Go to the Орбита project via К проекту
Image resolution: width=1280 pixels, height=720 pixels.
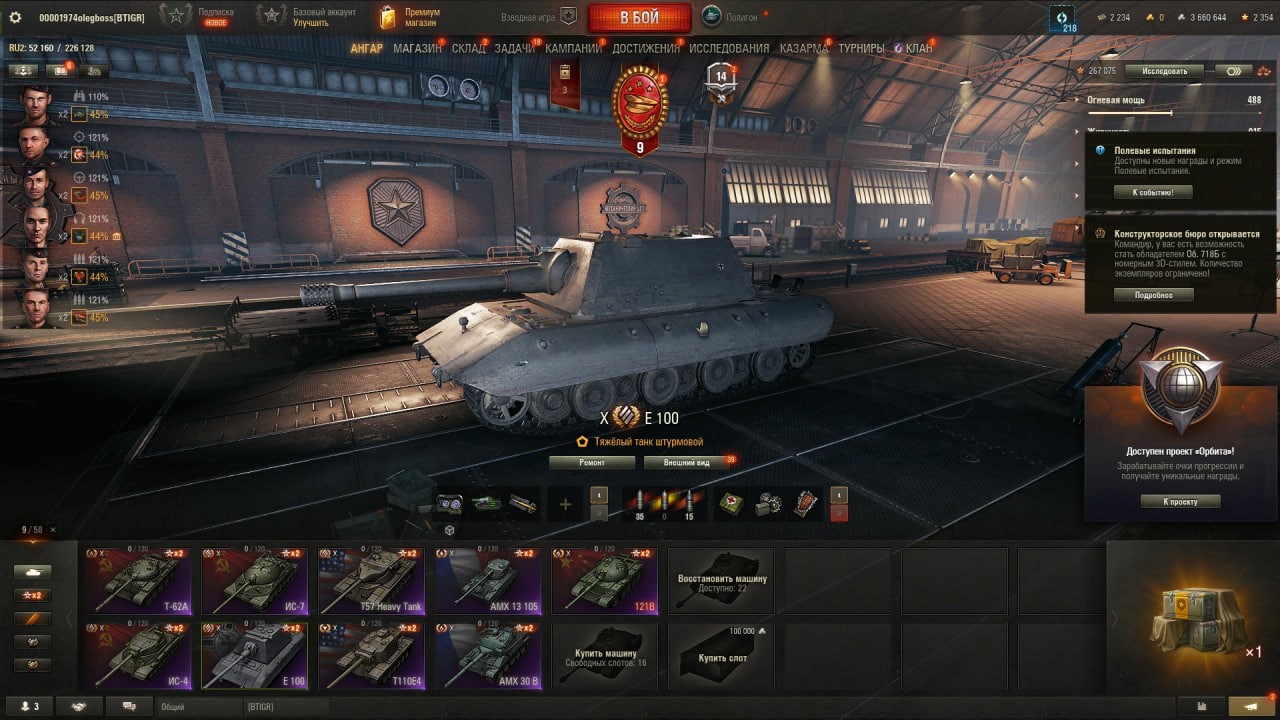(x=1180, y=501)
